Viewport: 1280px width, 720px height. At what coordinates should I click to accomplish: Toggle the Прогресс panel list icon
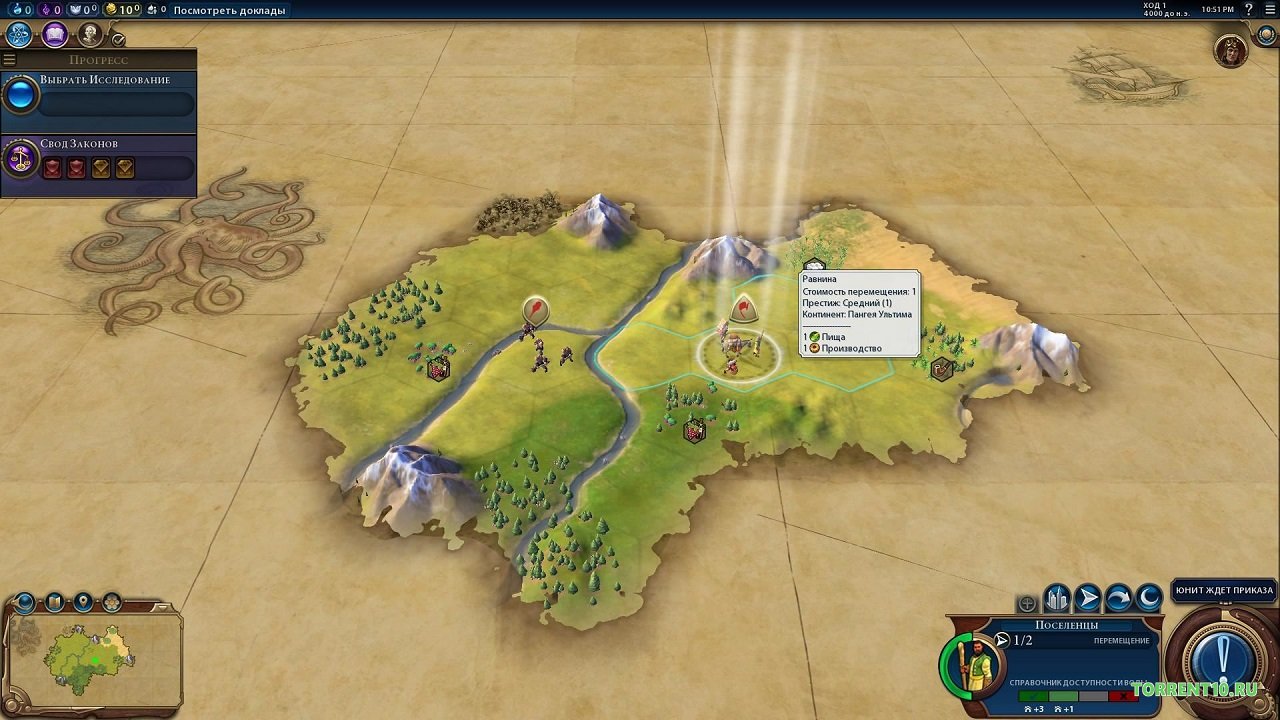coord(10,60)
